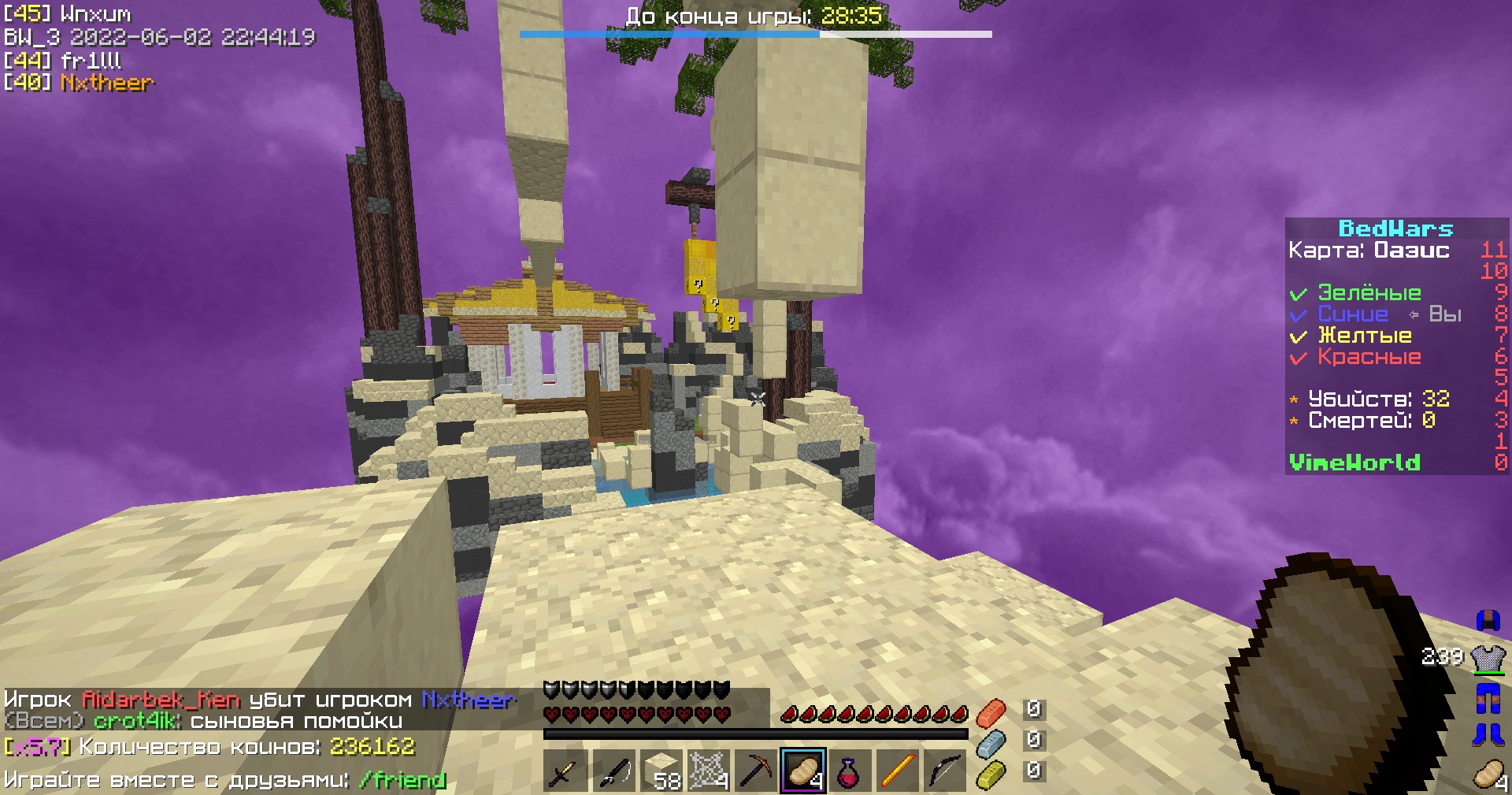Select the fishing rod hotbar slot
This screenshot has width=1512, height=795.
point(613,771)
